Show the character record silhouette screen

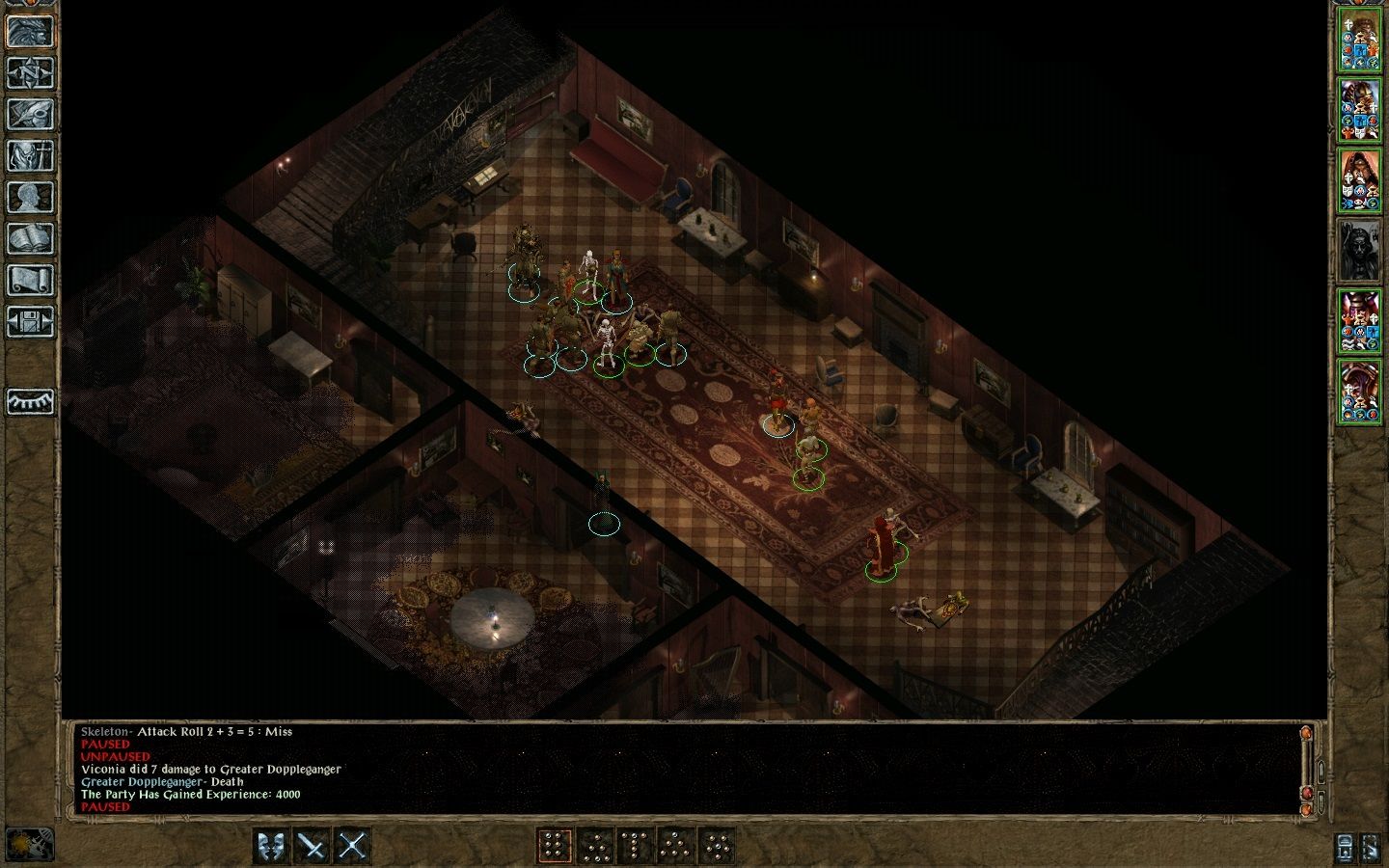[30, 197]
